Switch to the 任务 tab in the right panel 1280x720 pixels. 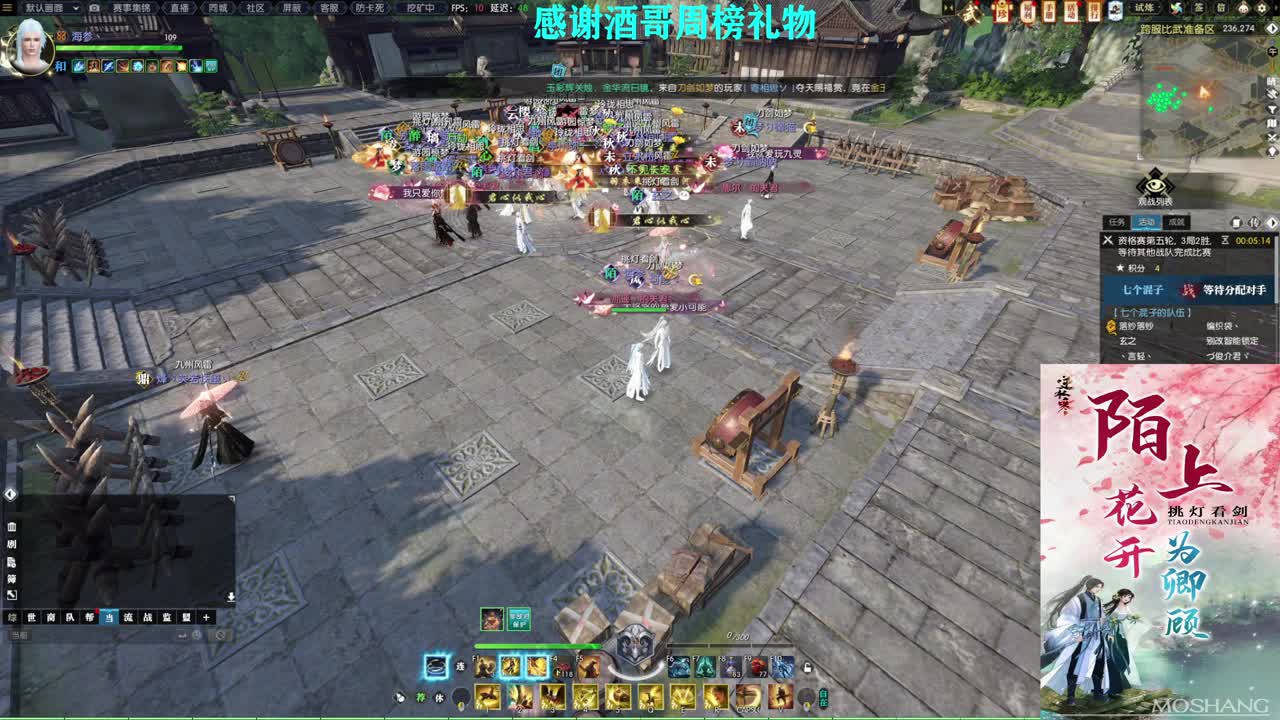[x=1114, y=222]
